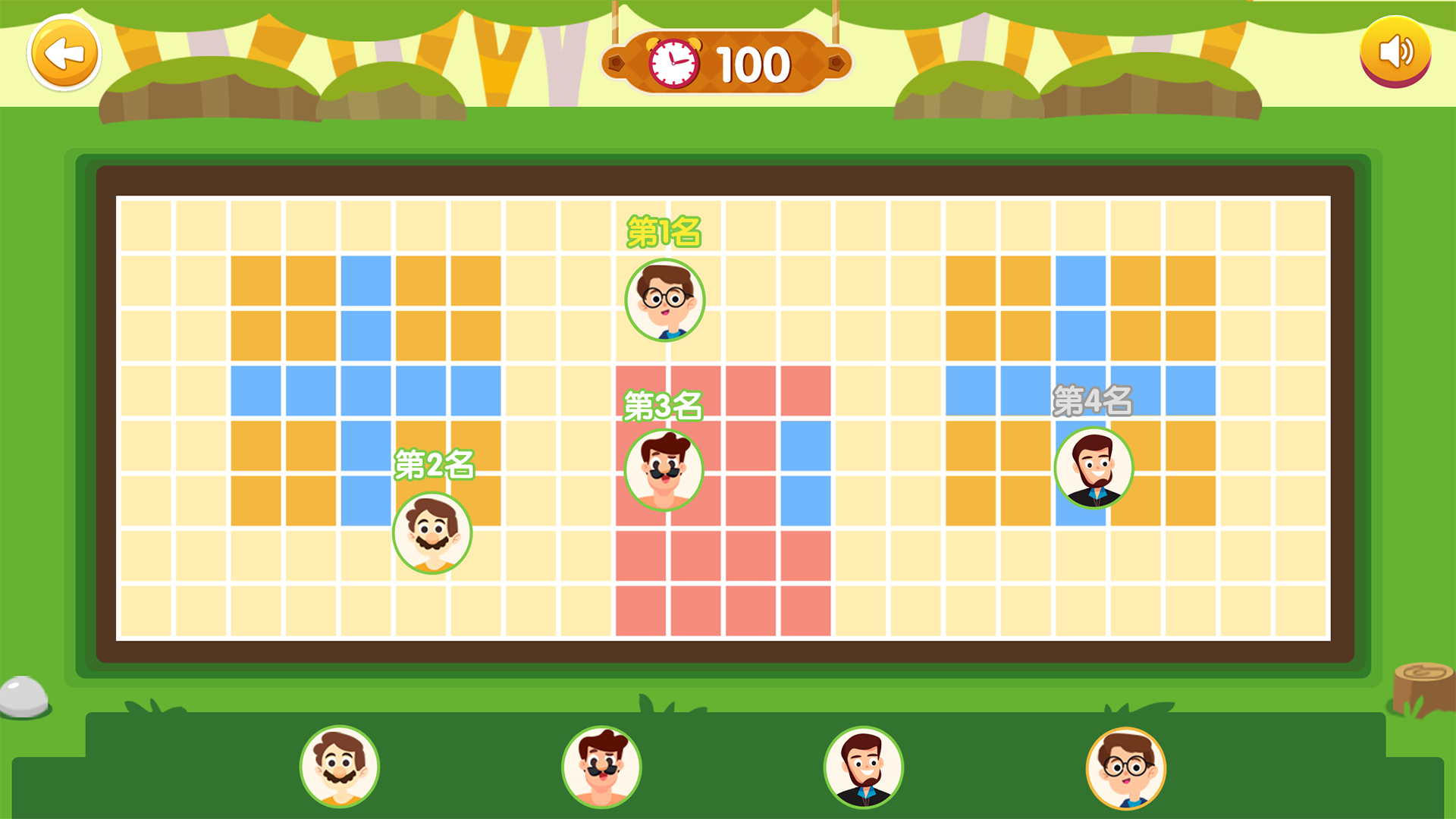Click the orange back arrow button
Image resolution: width=1456 pixels, height=819 pixels.
coord(64,53)
